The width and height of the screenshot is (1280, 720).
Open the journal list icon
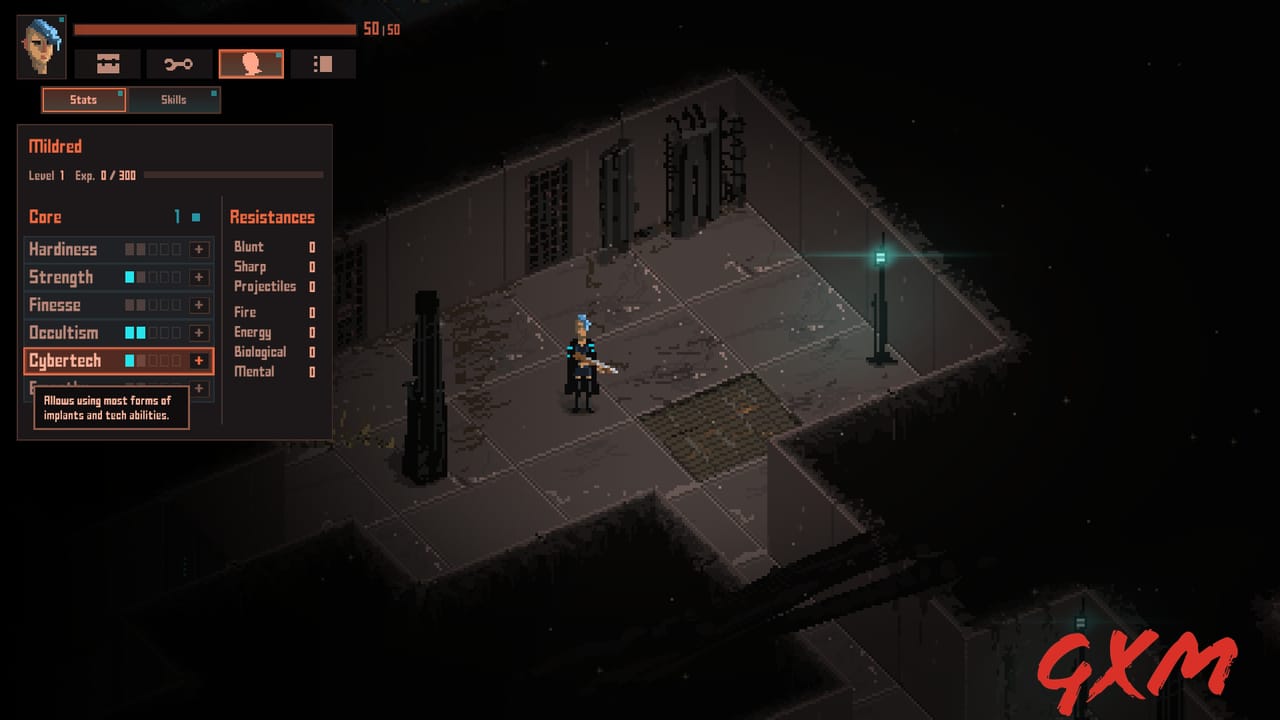point(323,63)
